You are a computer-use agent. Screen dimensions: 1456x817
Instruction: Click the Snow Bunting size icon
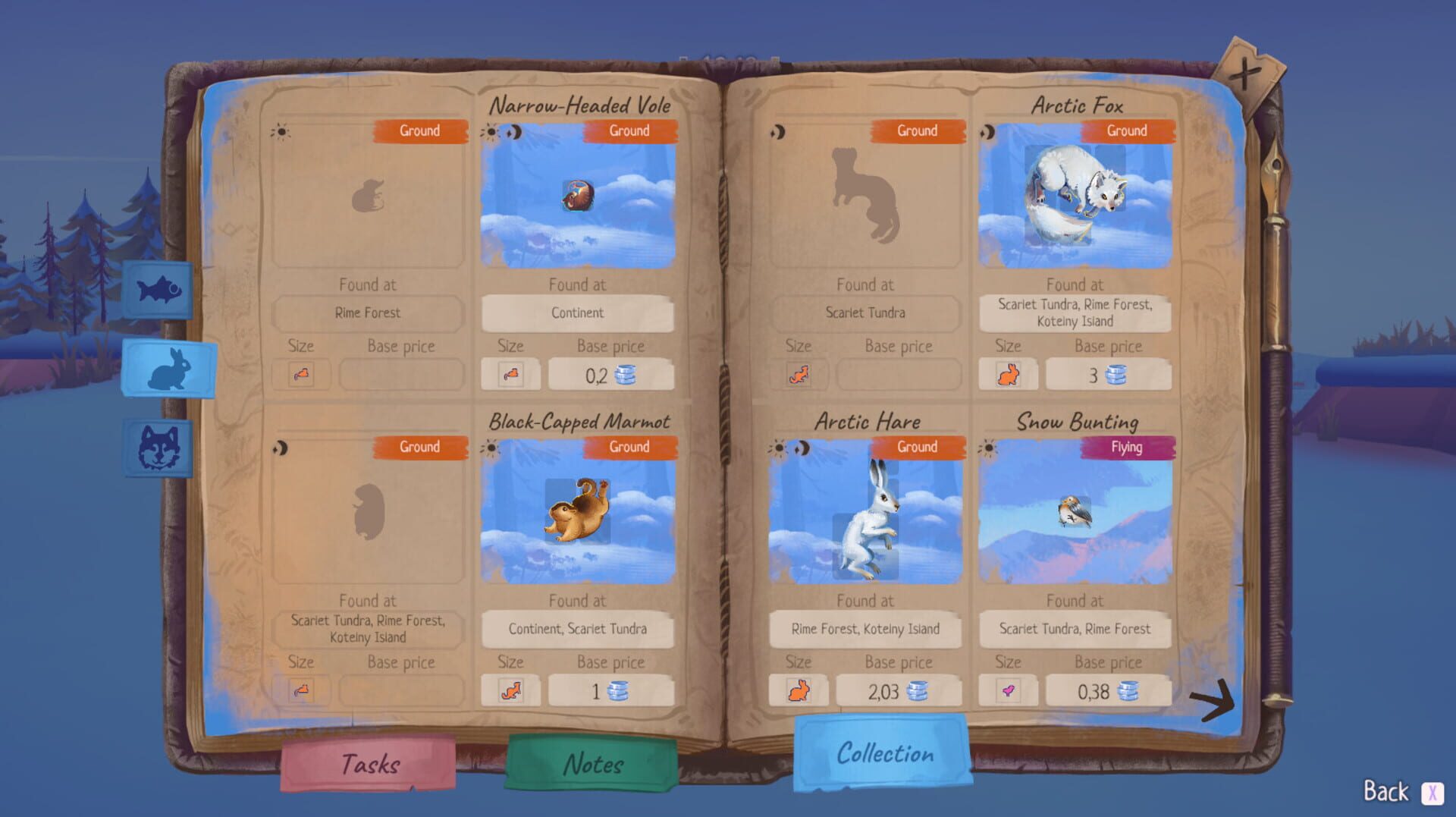click(1009, 690)
